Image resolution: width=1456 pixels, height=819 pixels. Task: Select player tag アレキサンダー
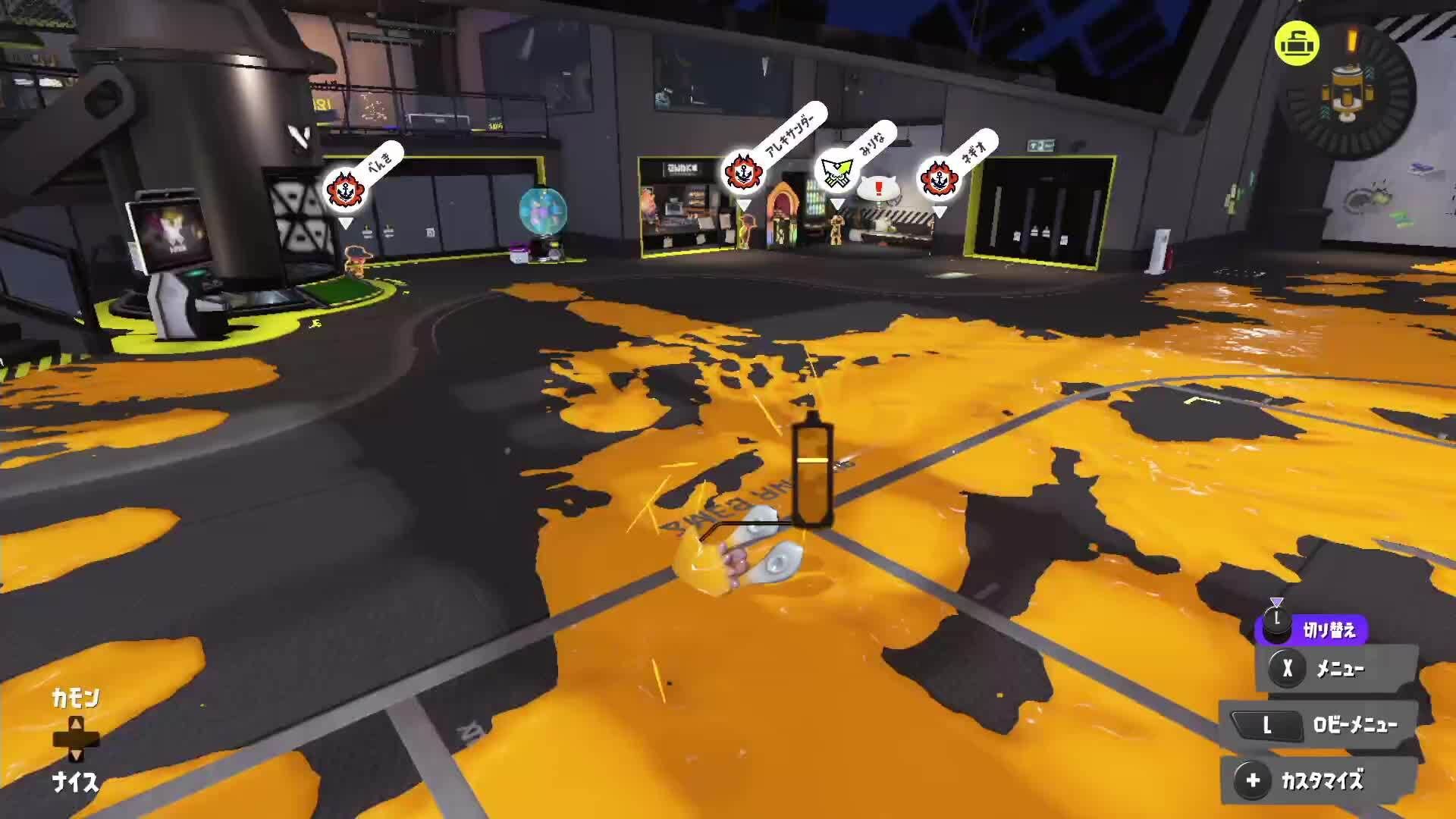(743, 173)
